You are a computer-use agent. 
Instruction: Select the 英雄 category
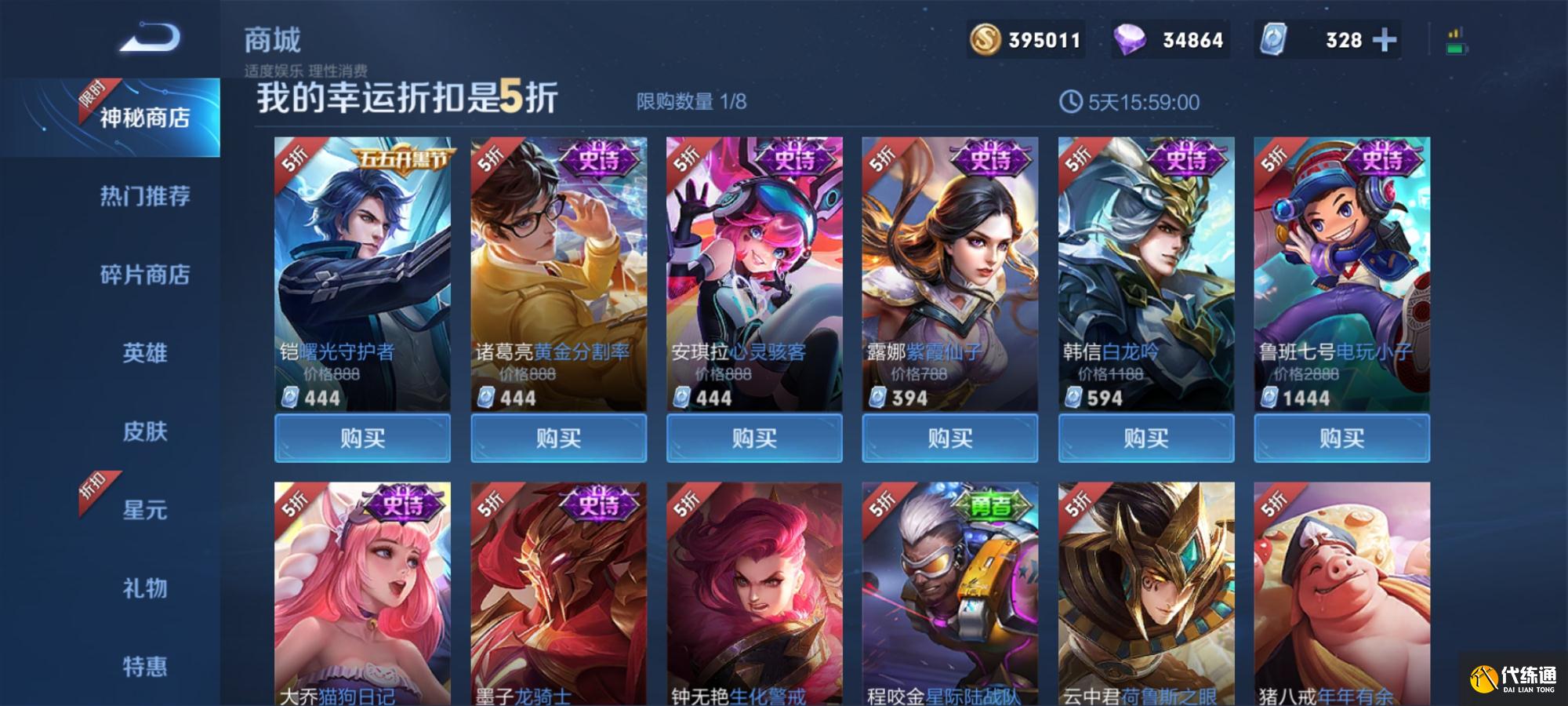coord(144,353)
